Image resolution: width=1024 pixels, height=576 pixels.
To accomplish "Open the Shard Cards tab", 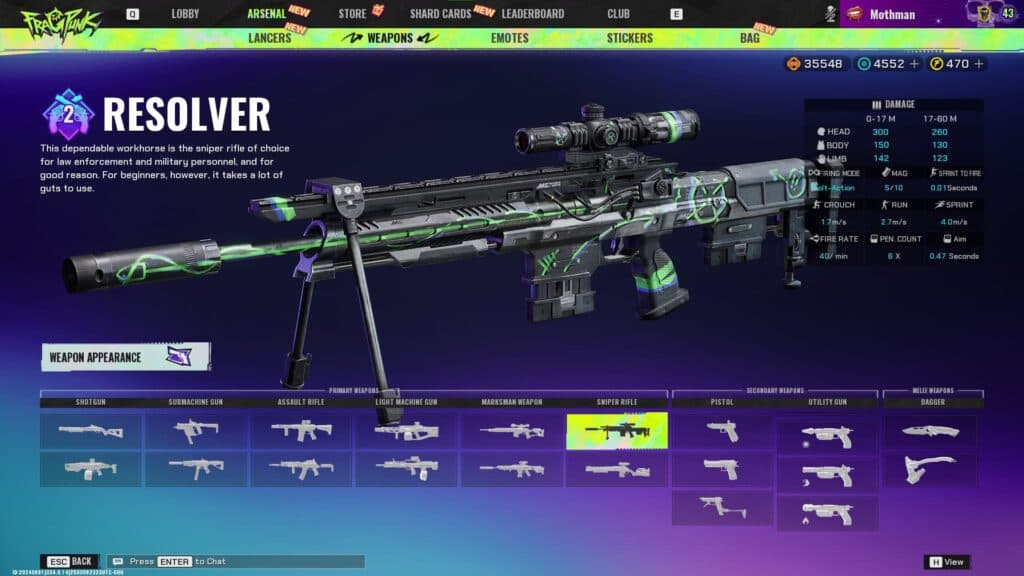I will point(441,14).
